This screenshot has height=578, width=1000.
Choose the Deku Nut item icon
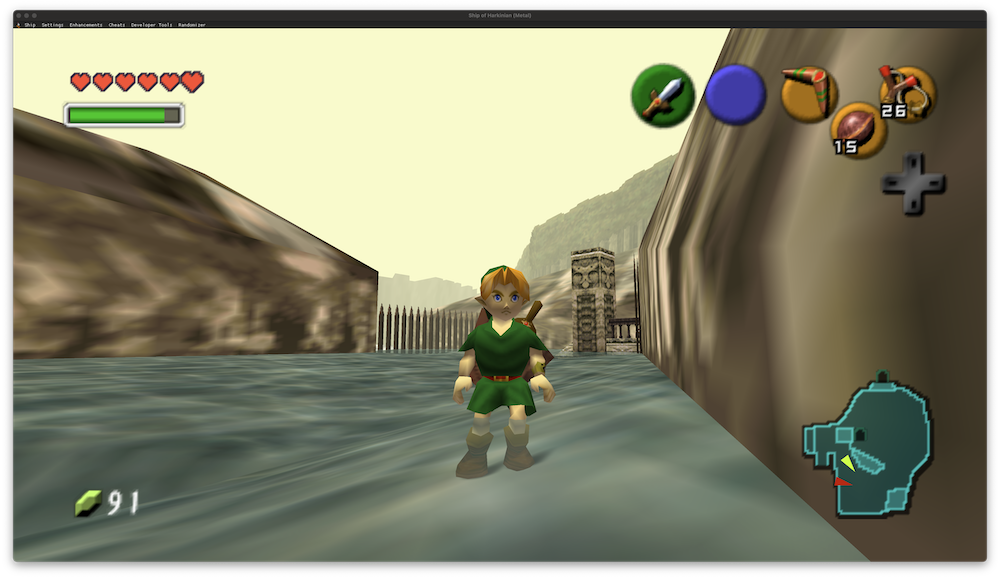click(x=857, y=130)
